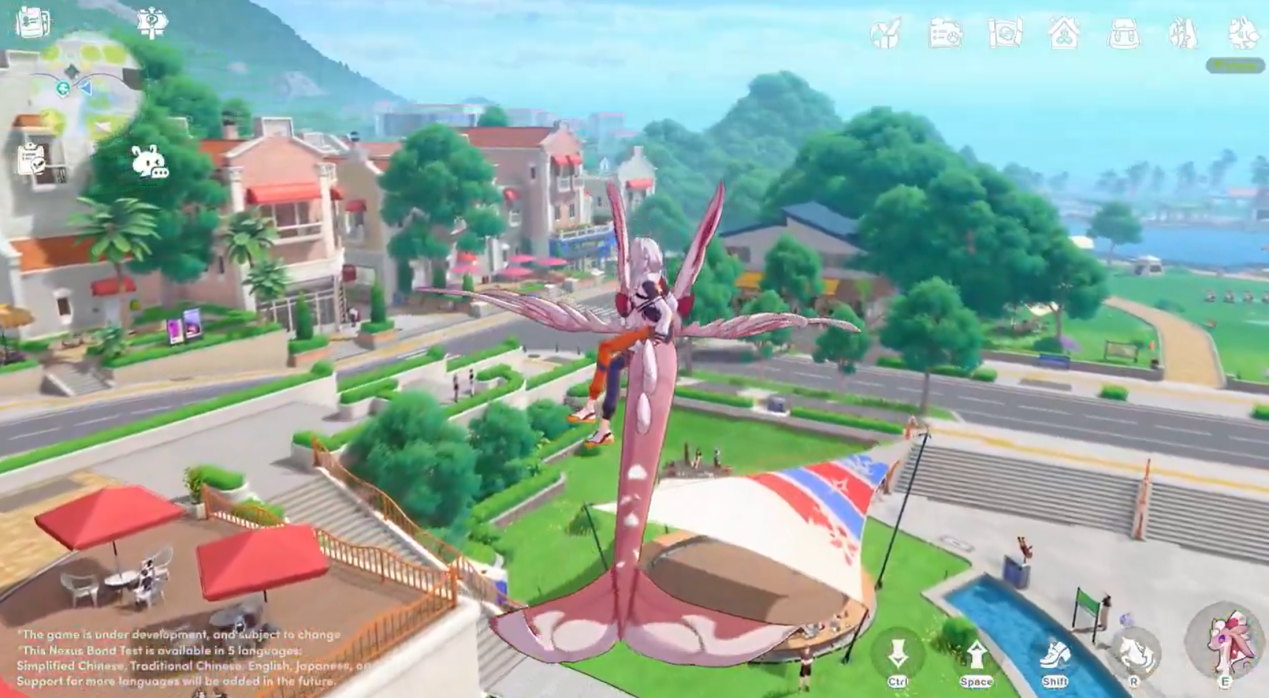Viewport: 1269px width, 698px height.
Task: Open the circular minimap
Action: click(x=87, y=85)
